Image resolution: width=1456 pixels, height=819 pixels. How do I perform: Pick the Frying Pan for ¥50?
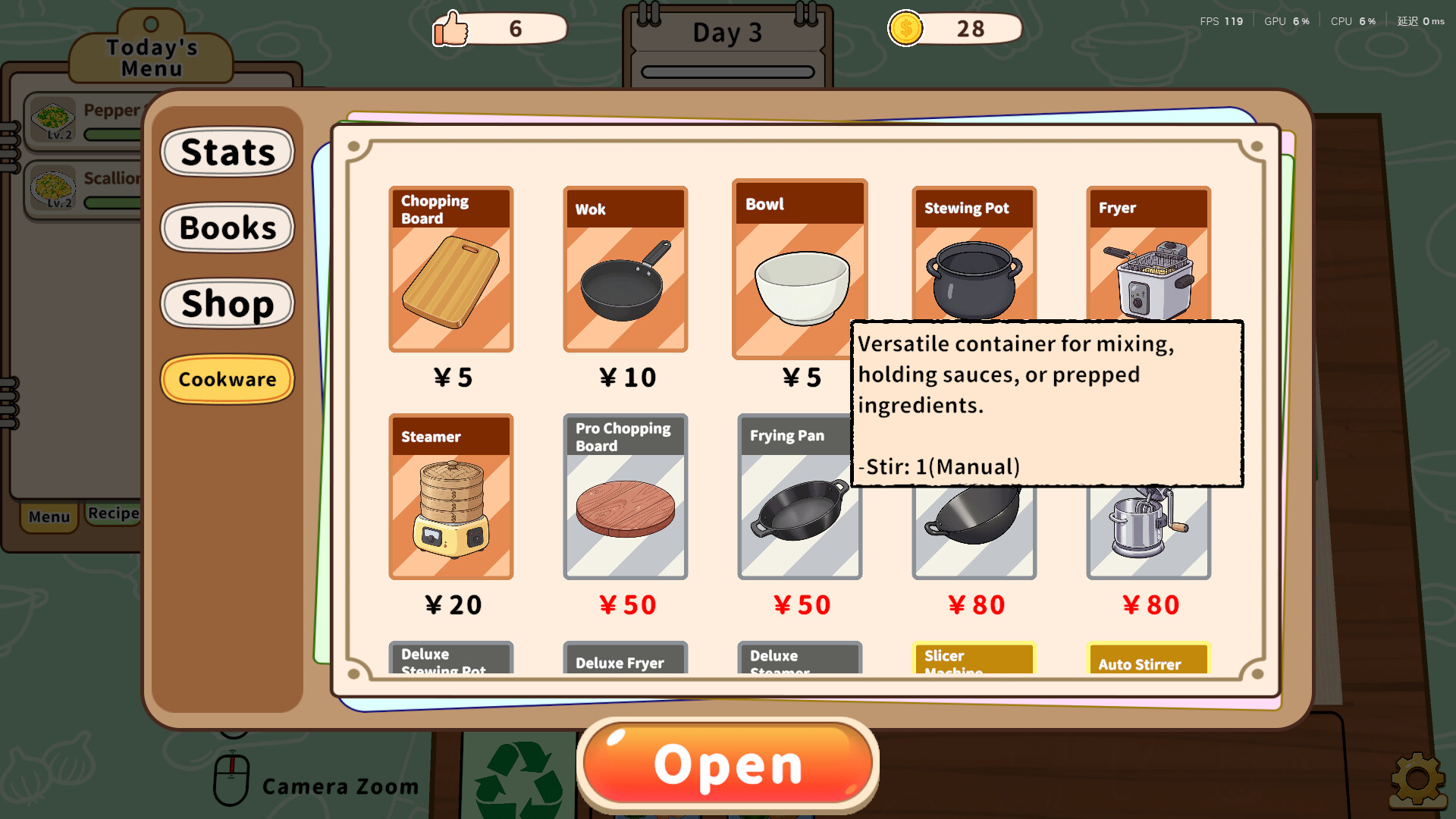coord(799,497)
